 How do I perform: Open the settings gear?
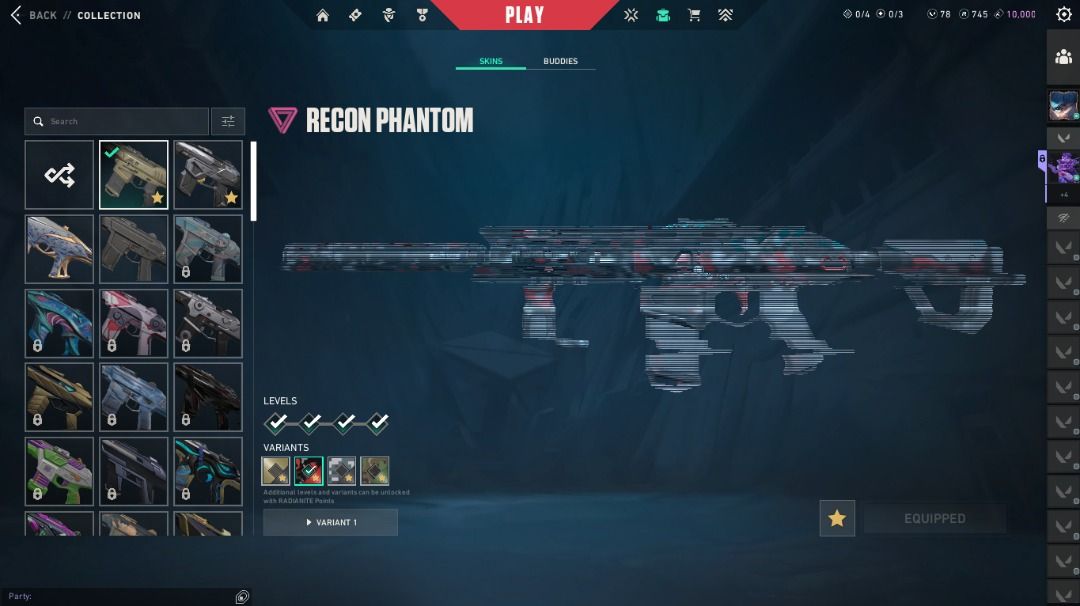click(1063, 14)
